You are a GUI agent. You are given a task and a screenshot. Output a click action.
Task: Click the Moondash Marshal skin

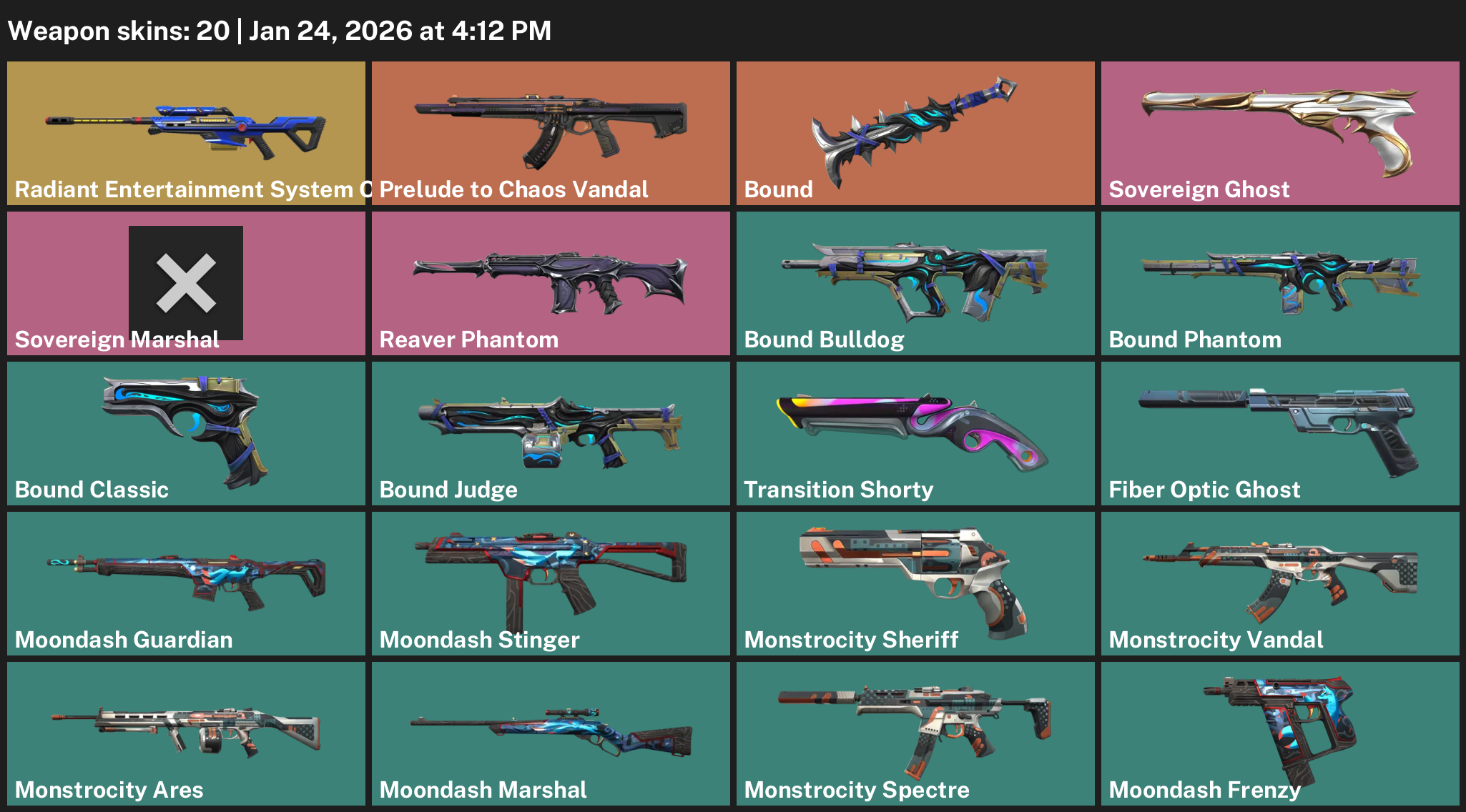pyautogui.click(x=551, y=733)
